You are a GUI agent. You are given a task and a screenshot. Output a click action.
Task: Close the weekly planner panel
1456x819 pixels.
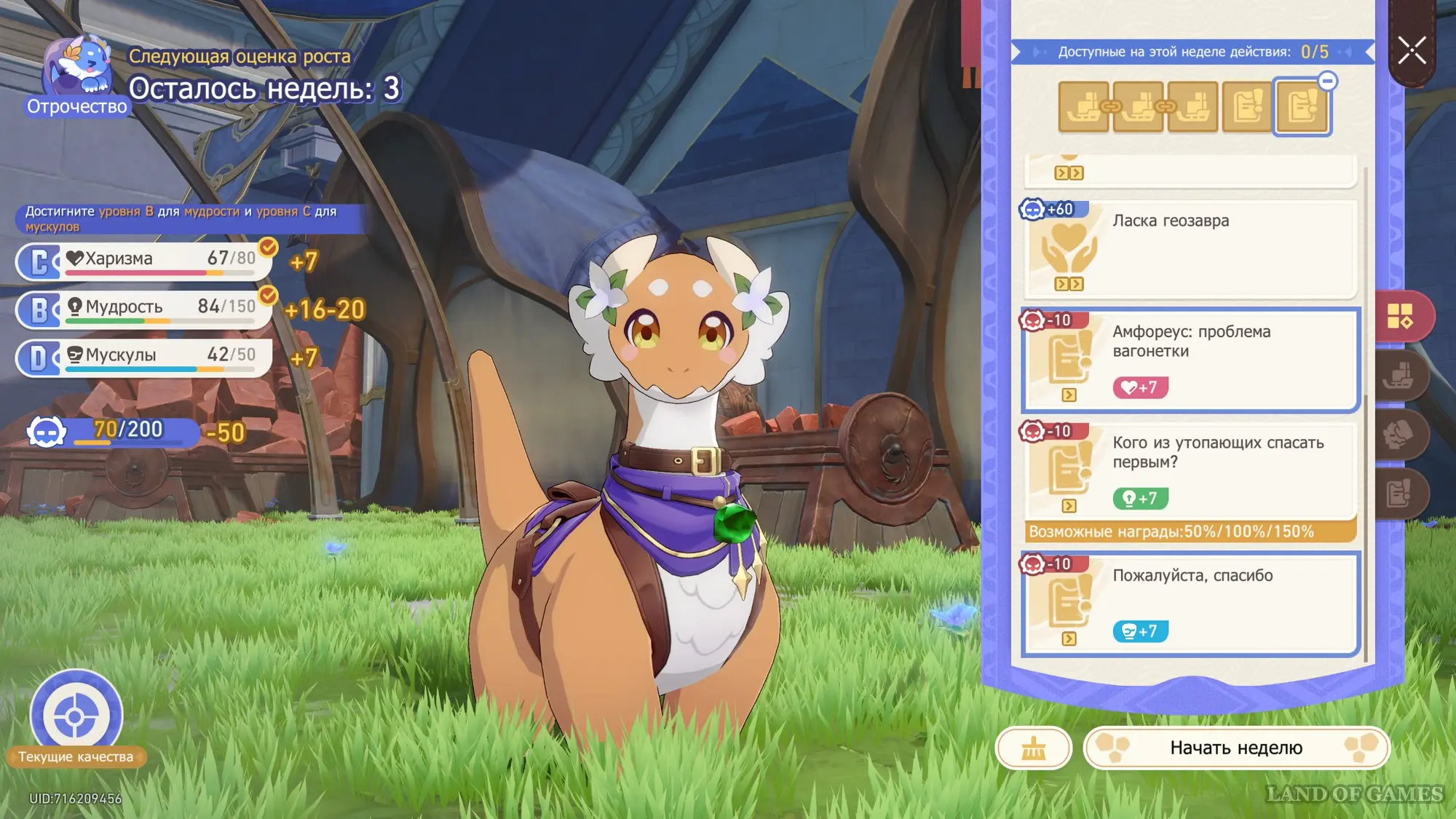pos(1412,51)
